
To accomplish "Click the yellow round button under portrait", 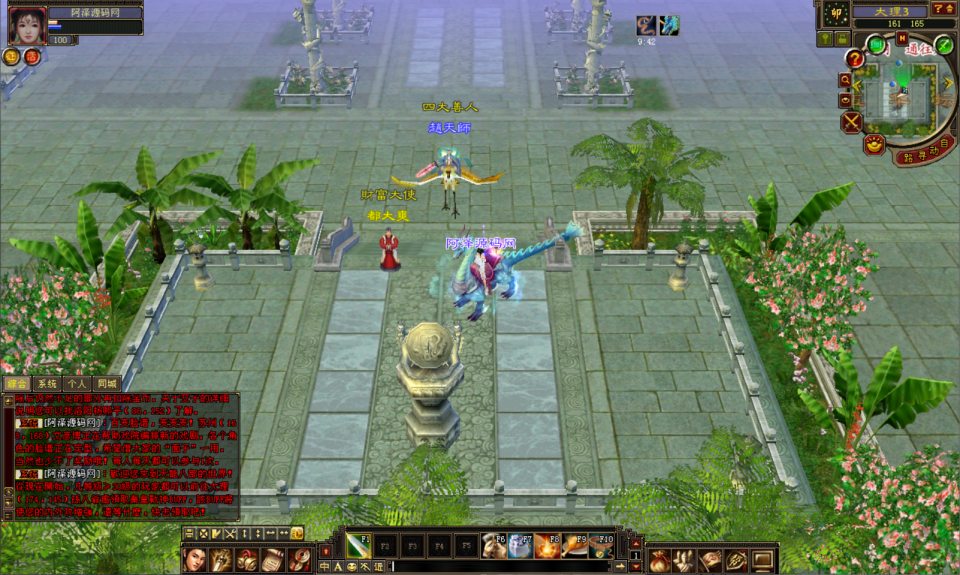I will (x=13, y=57).
